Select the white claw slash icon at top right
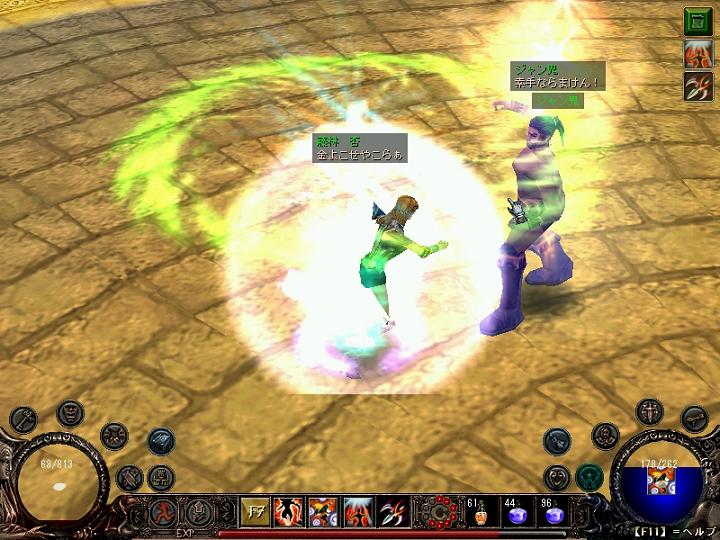720x540 pixels. [697, 87]
